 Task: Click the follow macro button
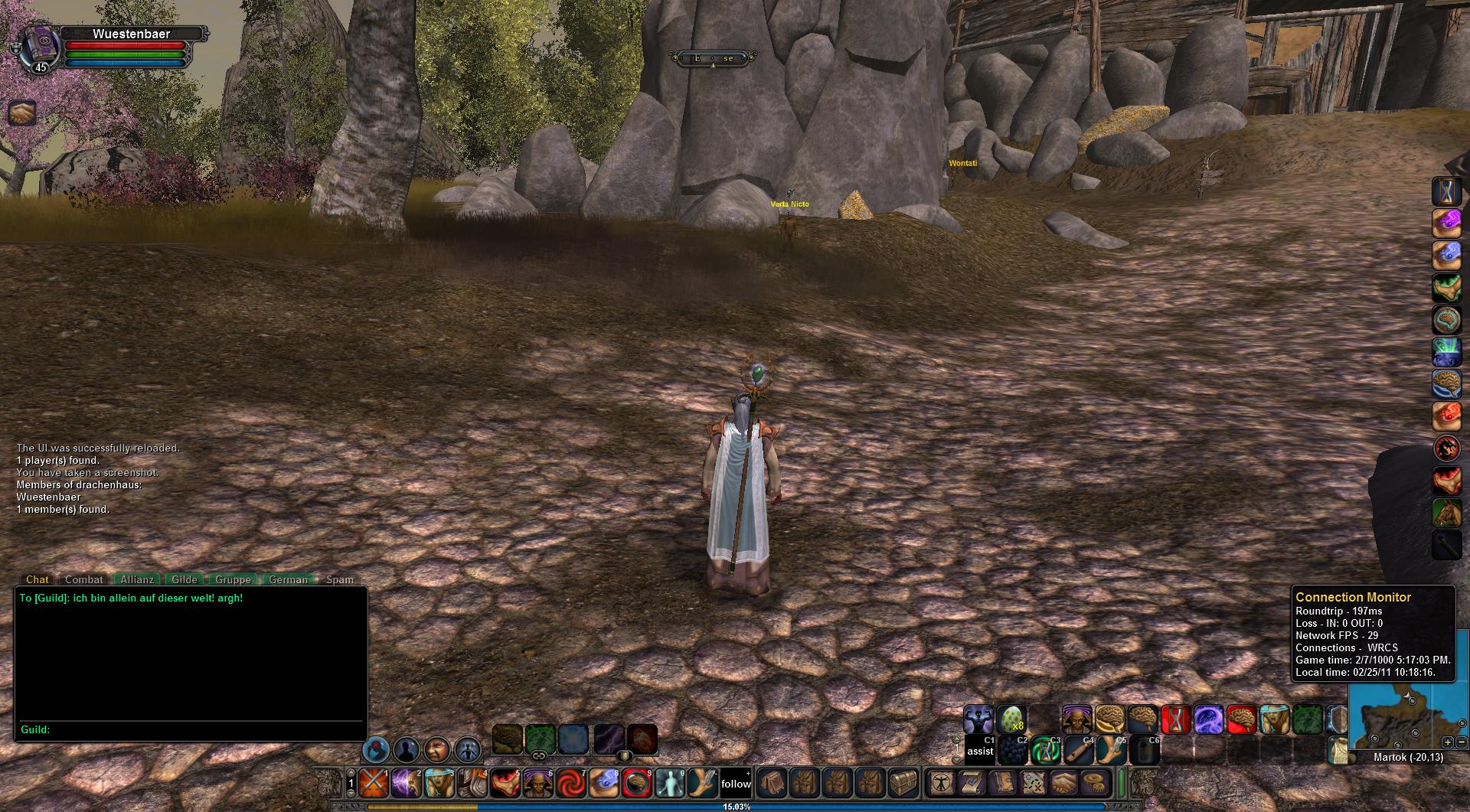coord(736,783)
